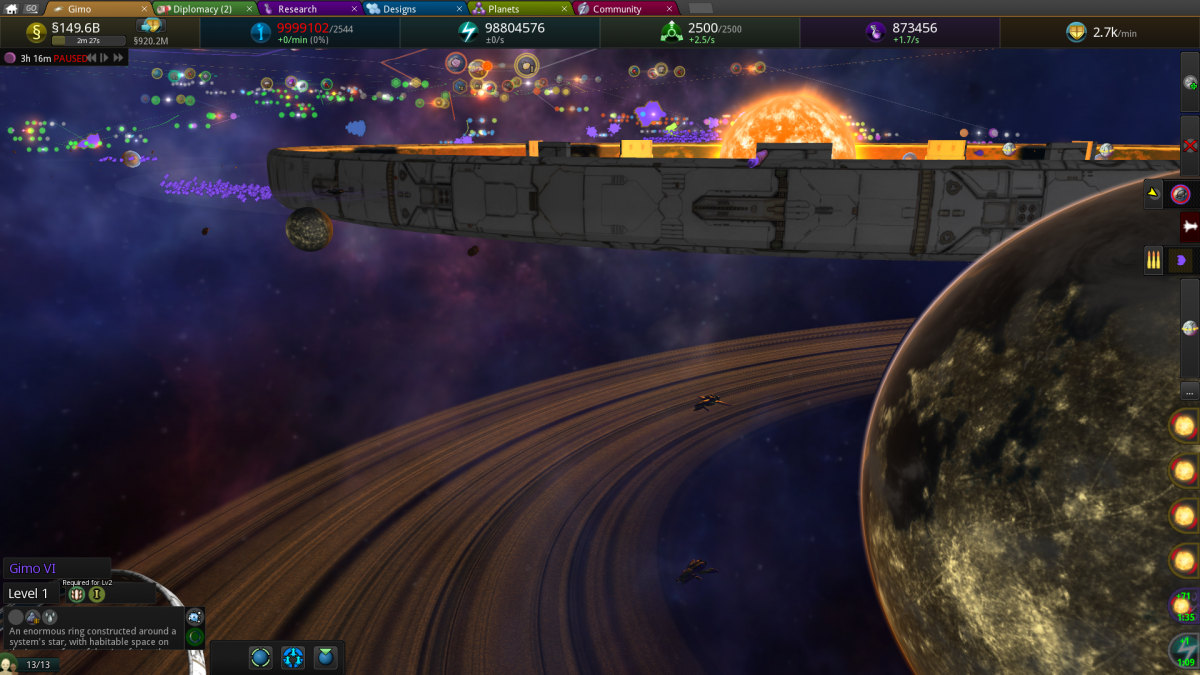Open the budget money display
Screen dimensions: 1200x675
pyautogui.click(x=75, y=28)
